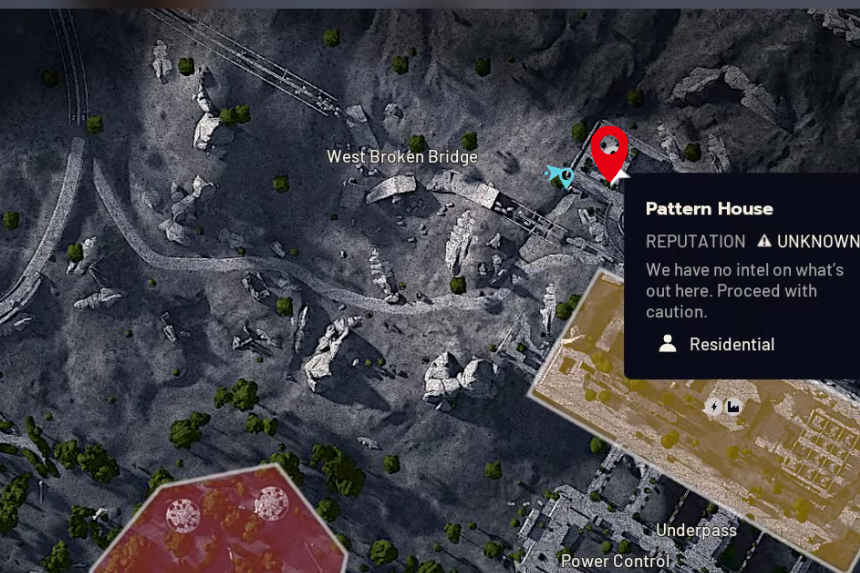Select the Power Control location label

click(x=615, y=561)
